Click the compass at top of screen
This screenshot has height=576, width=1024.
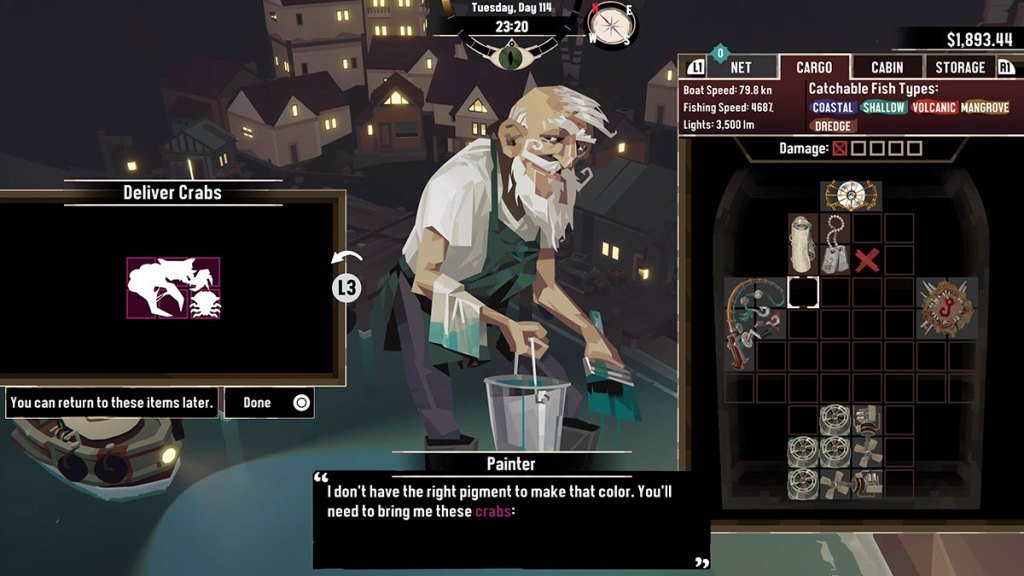point(611,24)
